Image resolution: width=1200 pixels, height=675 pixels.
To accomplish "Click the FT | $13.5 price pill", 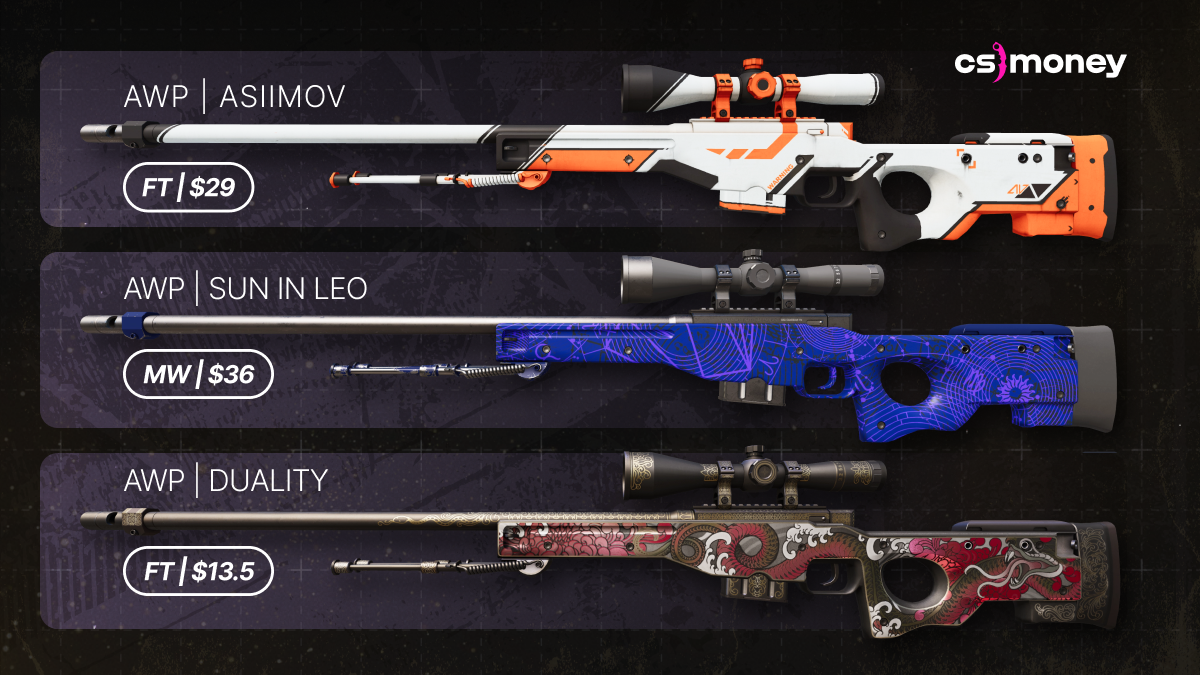I will coord(197,571).
